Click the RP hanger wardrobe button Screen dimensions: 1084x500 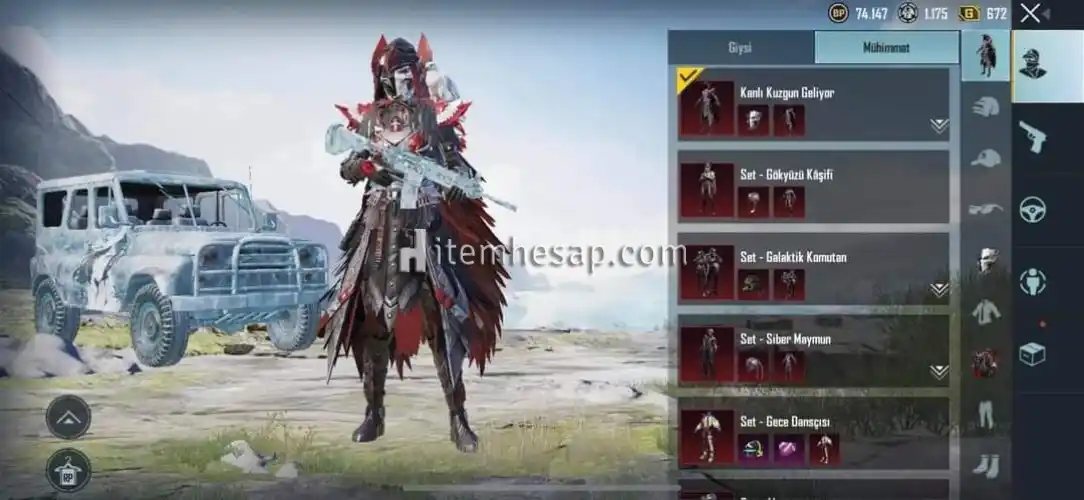coord(68,470)
